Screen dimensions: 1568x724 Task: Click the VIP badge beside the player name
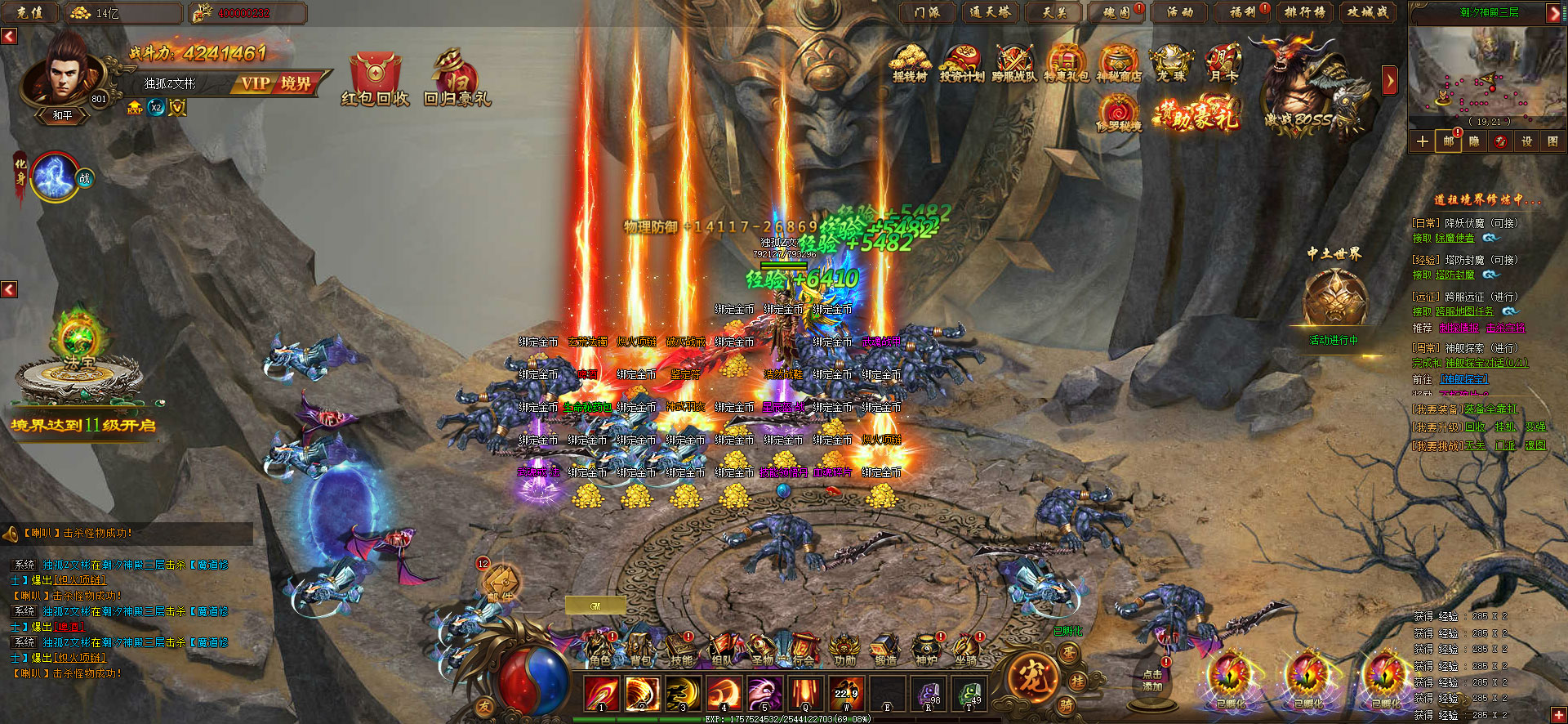[255, 83]
